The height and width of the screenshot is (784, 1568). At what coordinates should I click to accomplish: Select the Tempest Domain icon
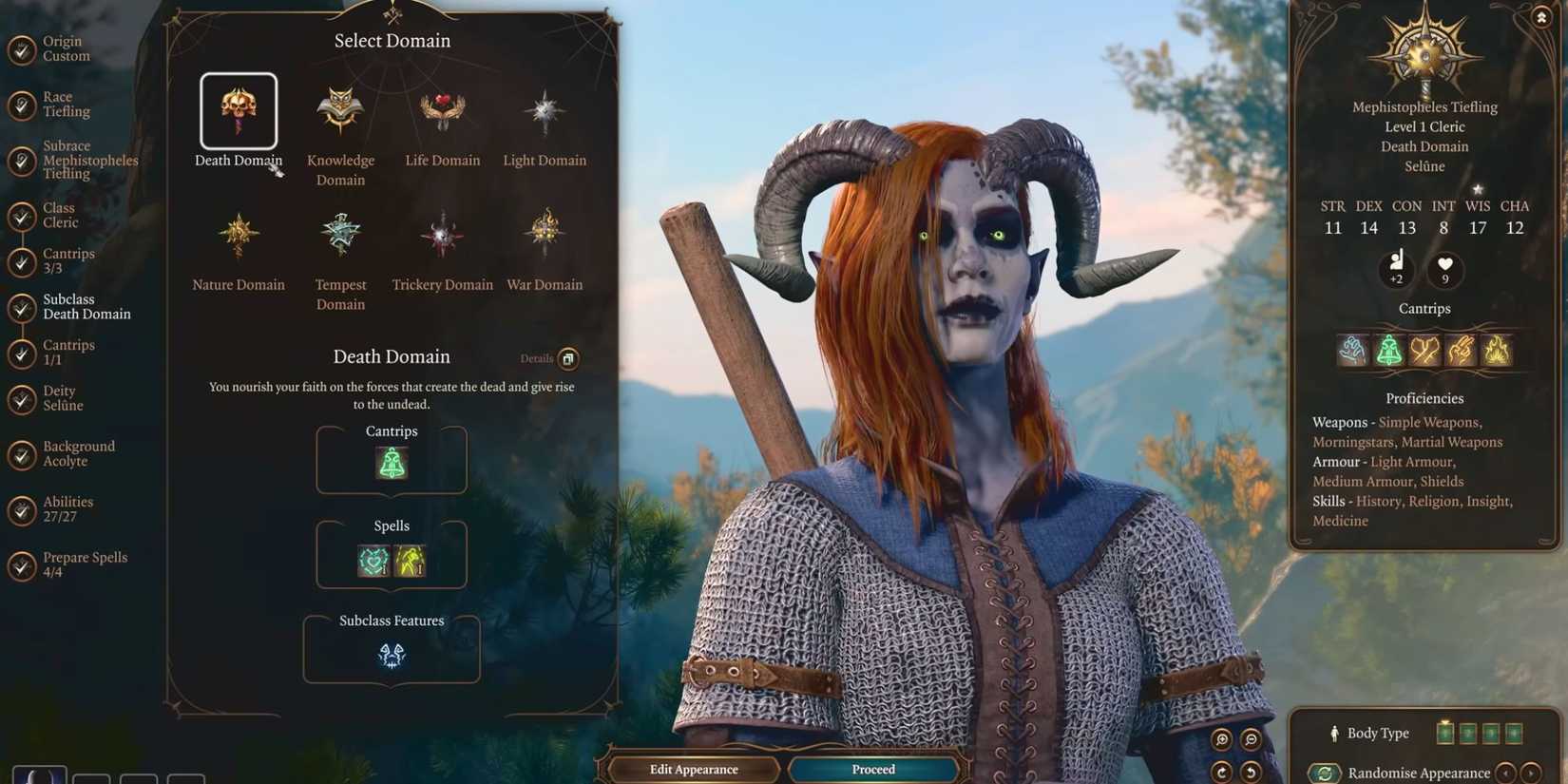coord(339,233)
